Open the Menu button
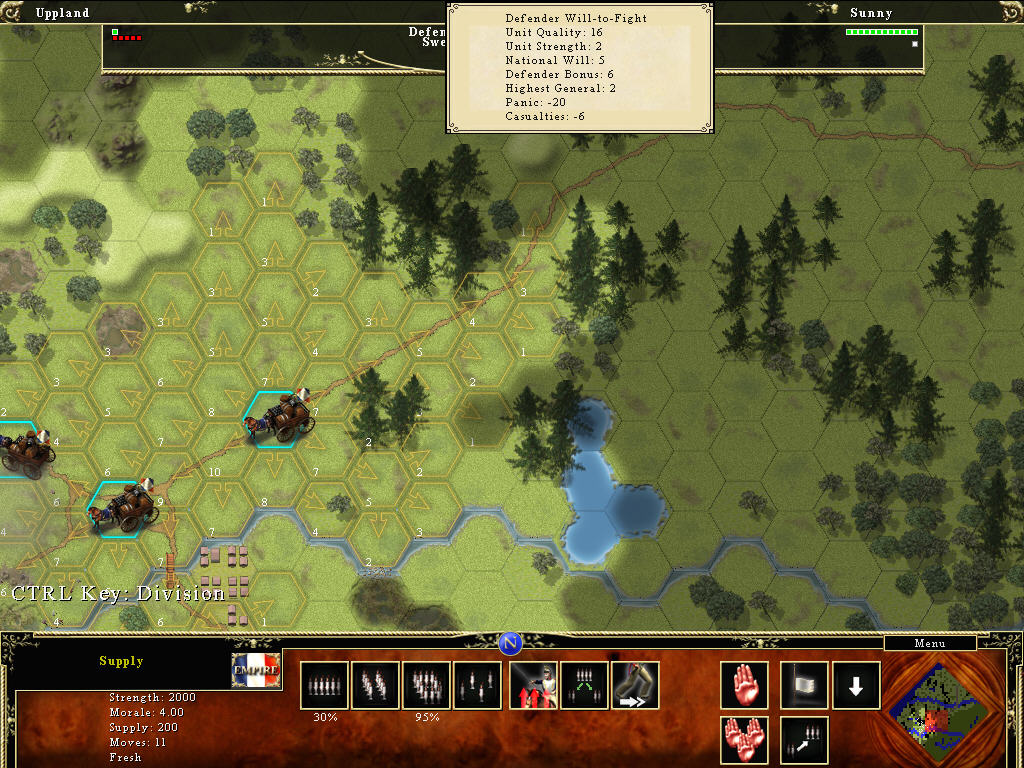Image resolution: width=1024 pixels, height=768 pixels. point(929,644)
